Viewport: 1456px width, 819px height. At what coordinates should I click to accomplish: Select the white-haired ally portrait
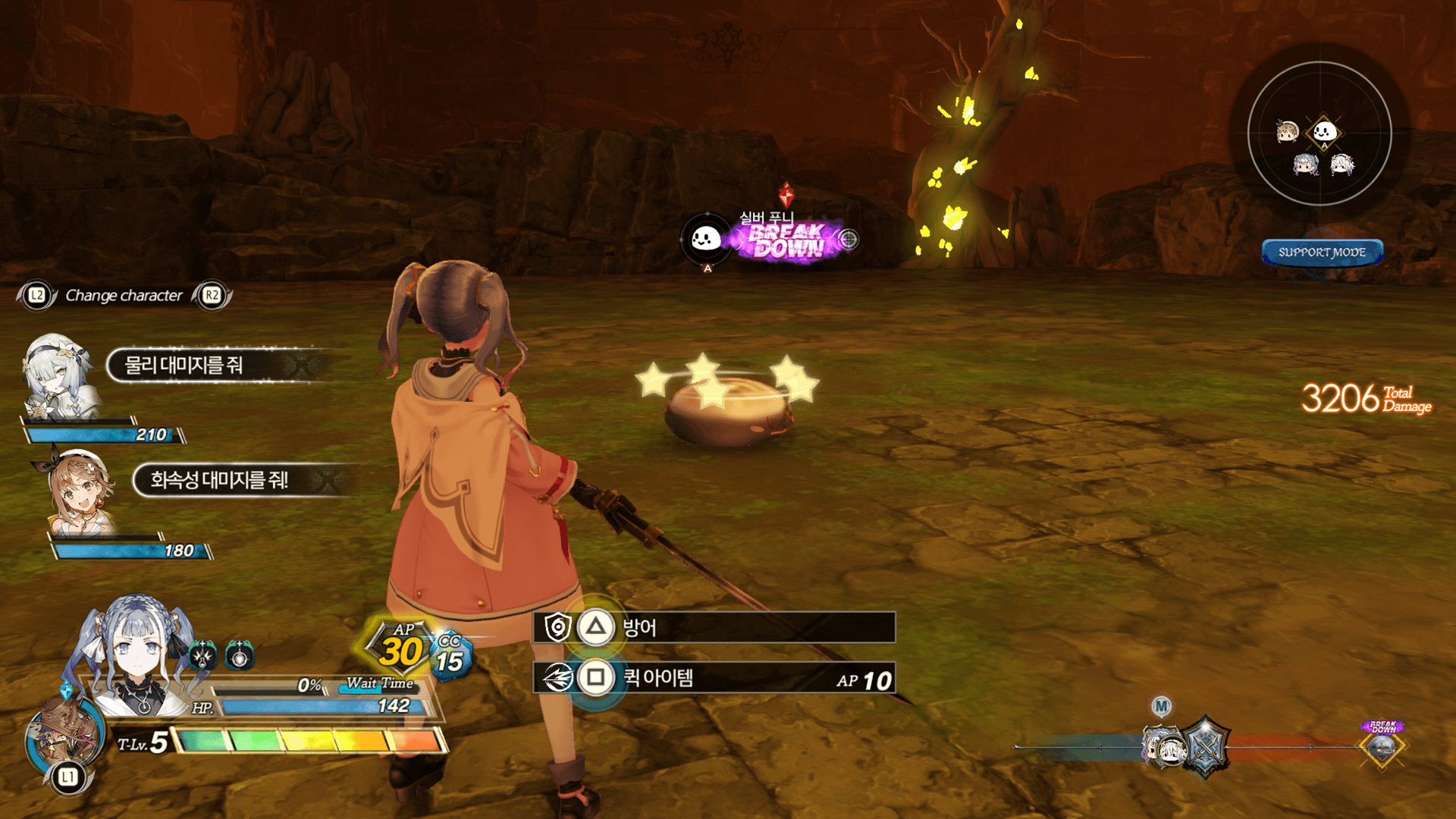point(59,375)
